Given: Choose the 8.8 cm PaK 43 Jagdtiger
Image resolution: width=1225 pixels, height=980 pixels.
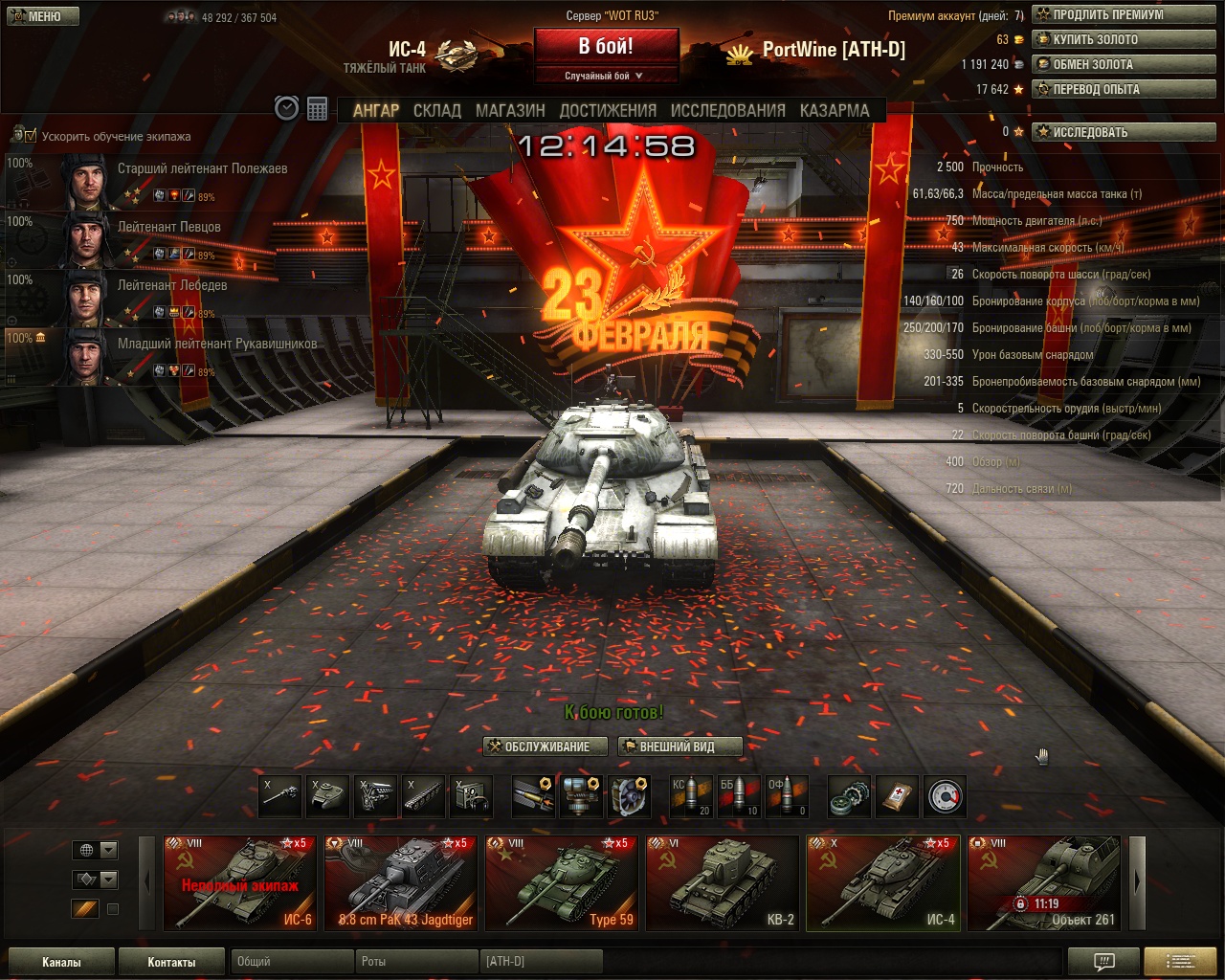Looking at the screenshot, I should 400,882.
